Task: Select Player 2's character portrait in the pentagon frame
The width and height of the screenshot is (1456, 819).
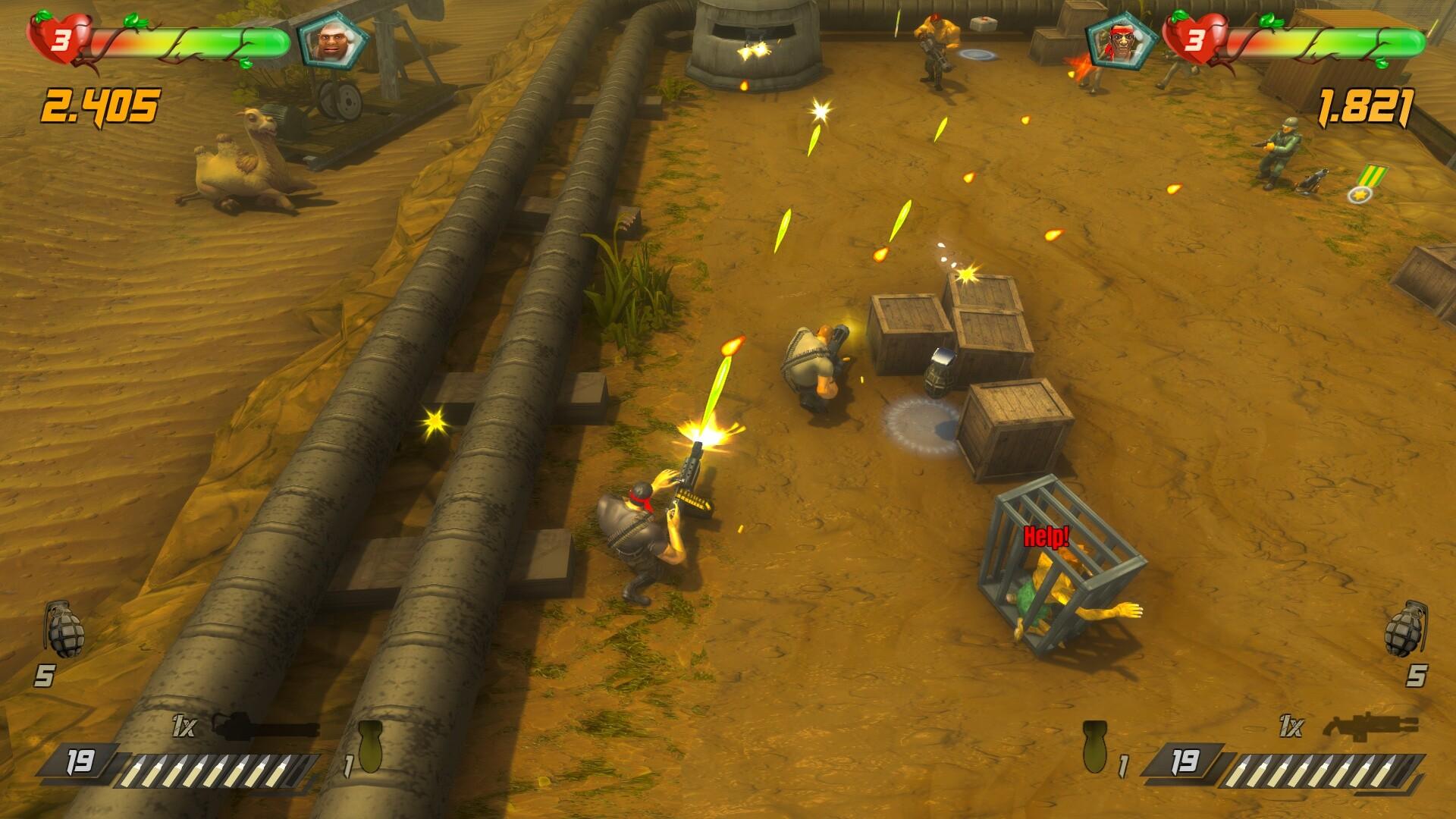Action: pyautogui.click(x=1122, y=42)
